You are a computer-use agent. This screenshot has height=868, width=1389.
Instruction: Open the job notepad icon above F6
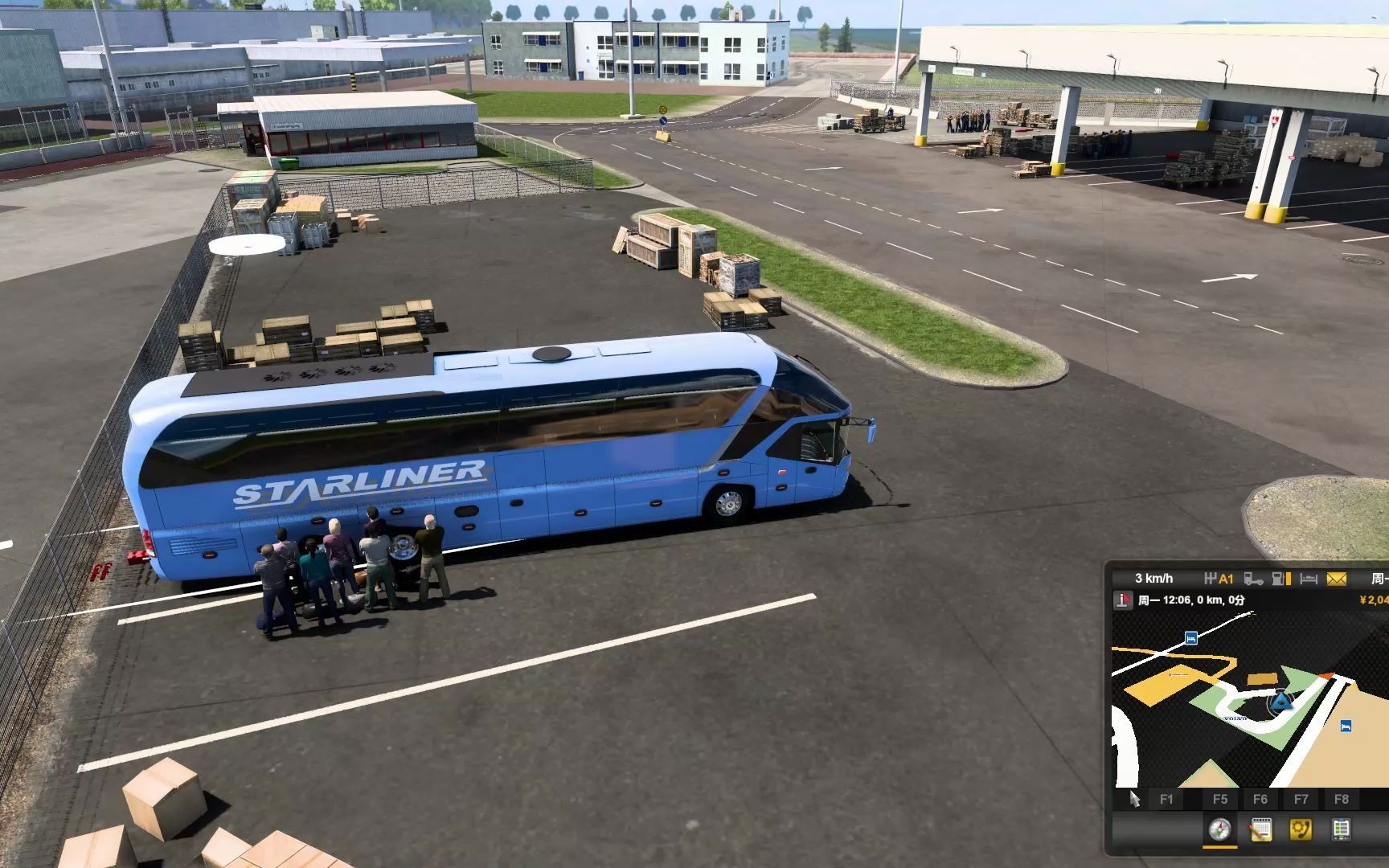[x=1260, y=829]
